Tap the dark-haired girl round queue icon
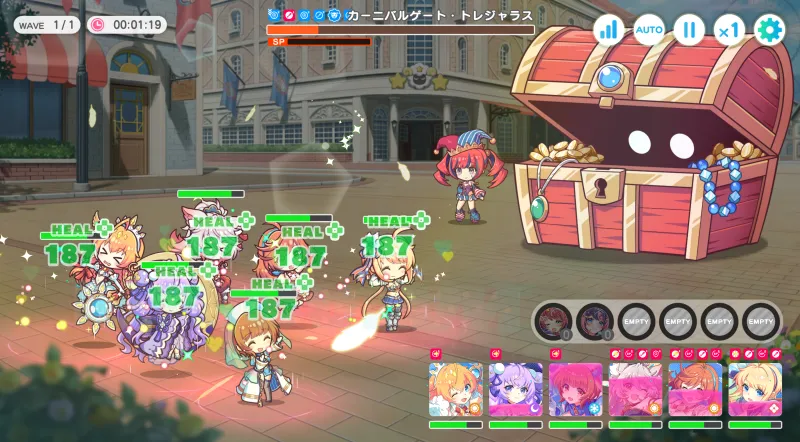The width and height of the screenshot is (800, 442). pos(596,321)
